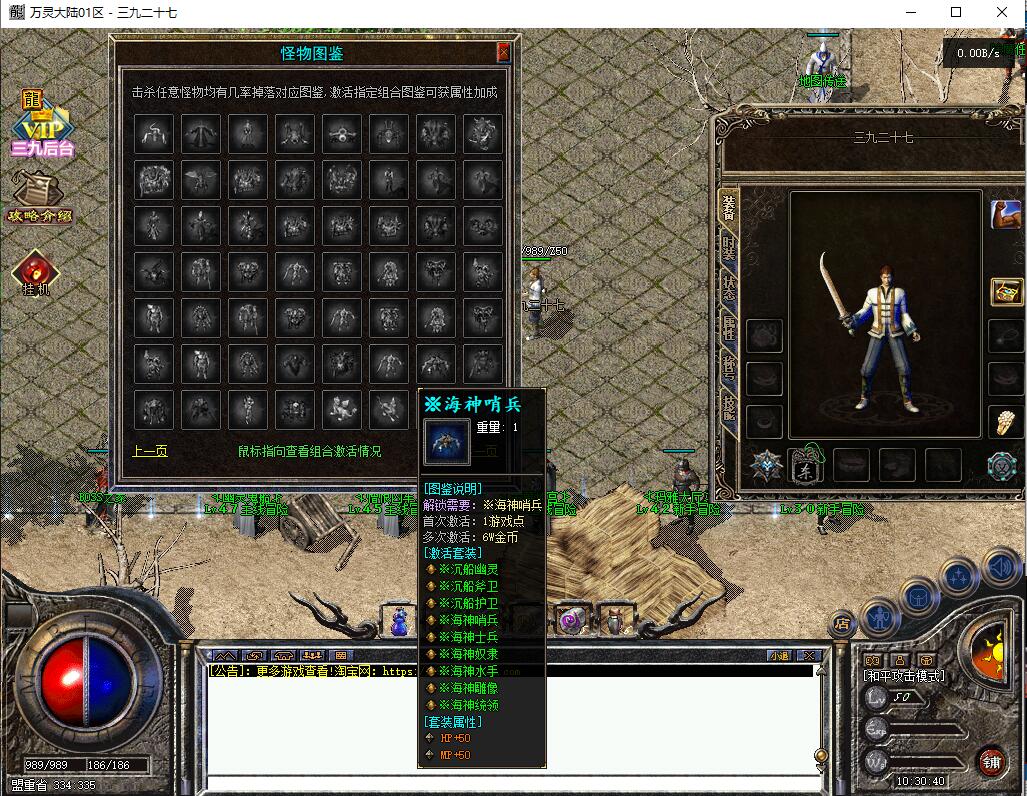Click the 小退 logout button
The width and height of the screenshot is (1027, 796).
pyautogui.click(x=779, y=656)
